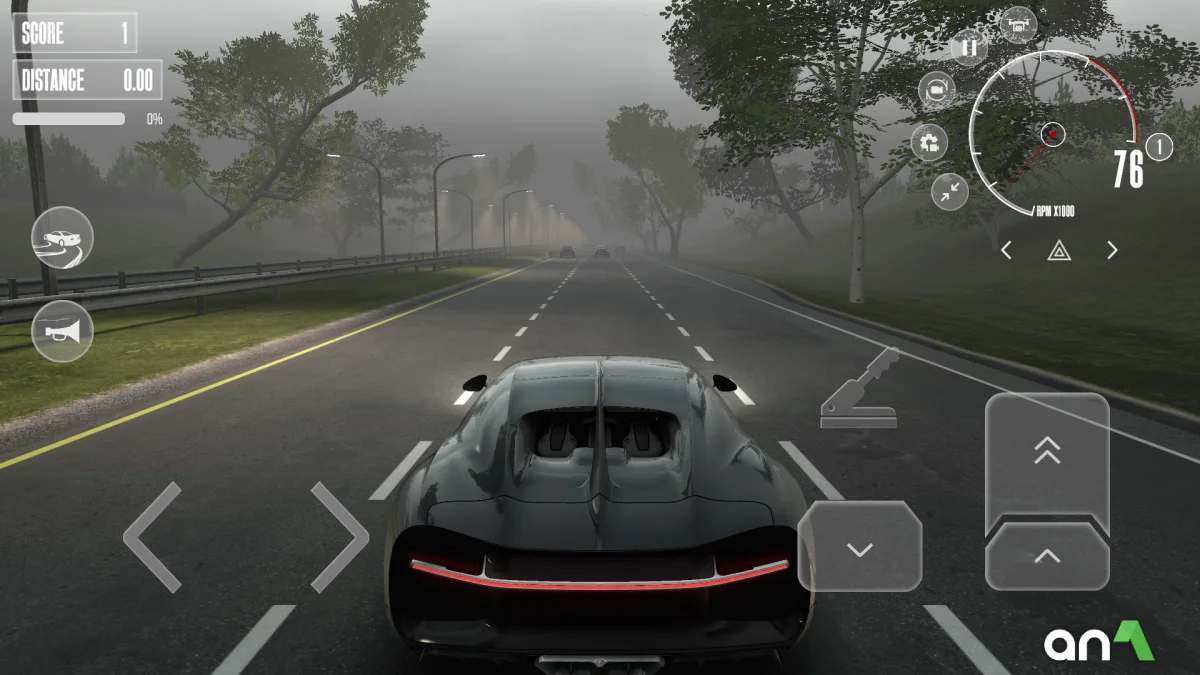Steer left with the left arrow

[x=153, y=537]
